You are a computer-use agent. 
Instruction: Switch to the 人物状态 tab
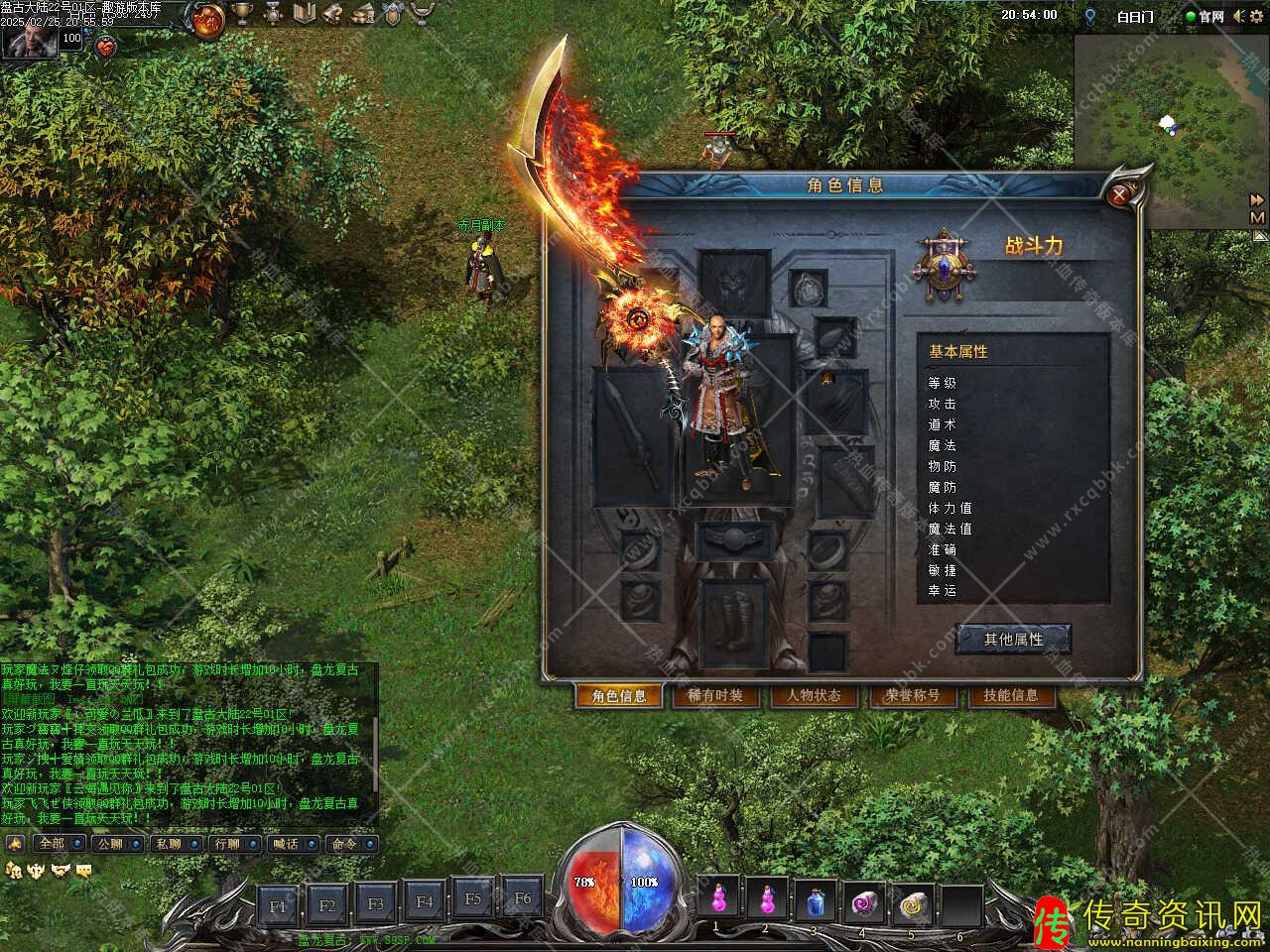(814, 695)
